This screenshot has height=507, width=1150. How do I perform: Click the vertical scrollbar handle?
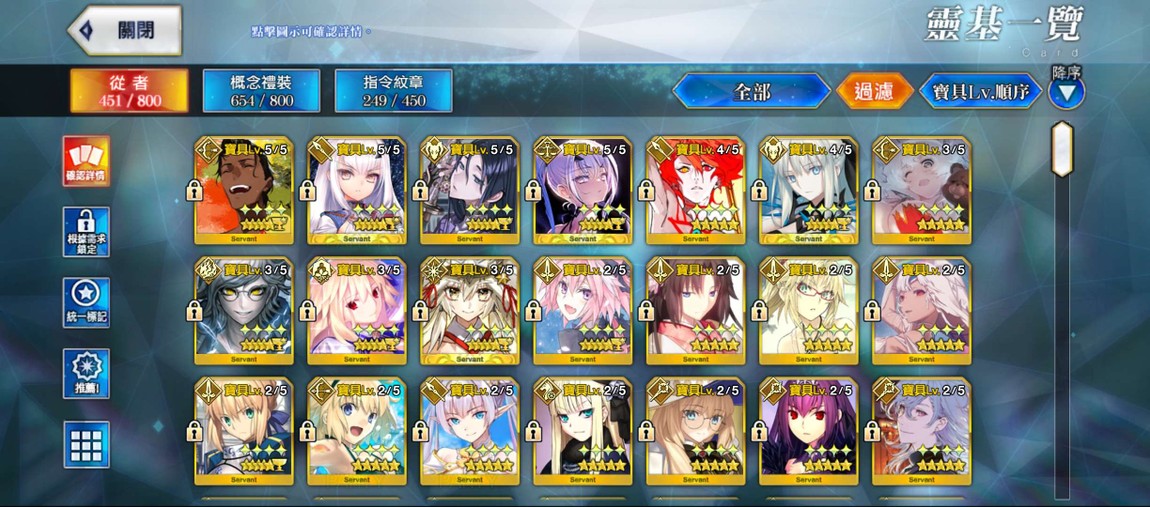pos(1062,150)
